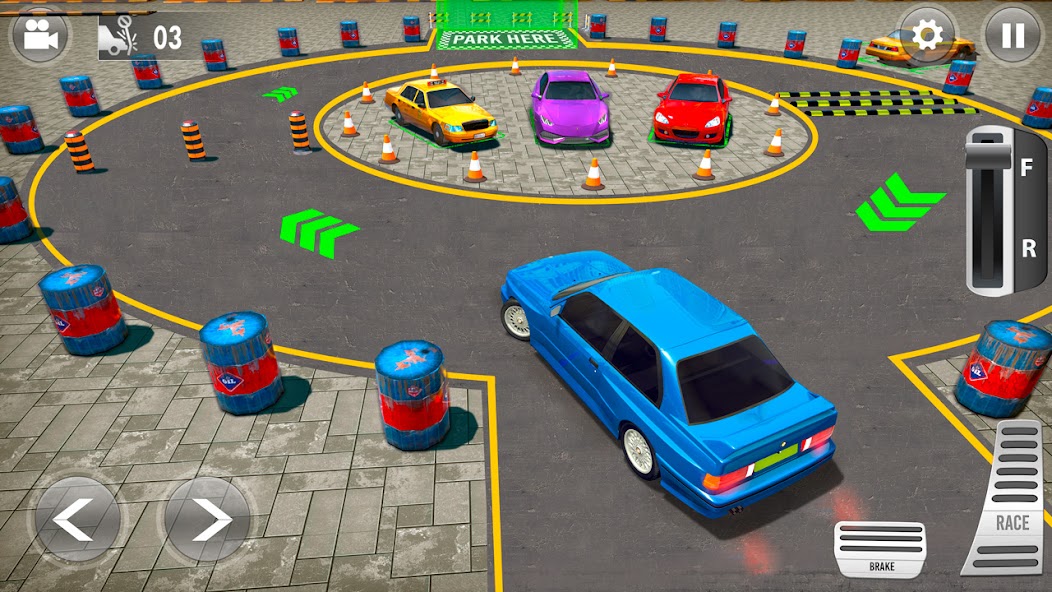
Task: Set gear to R (reverse)
Action: click(x=1027, y=250)
